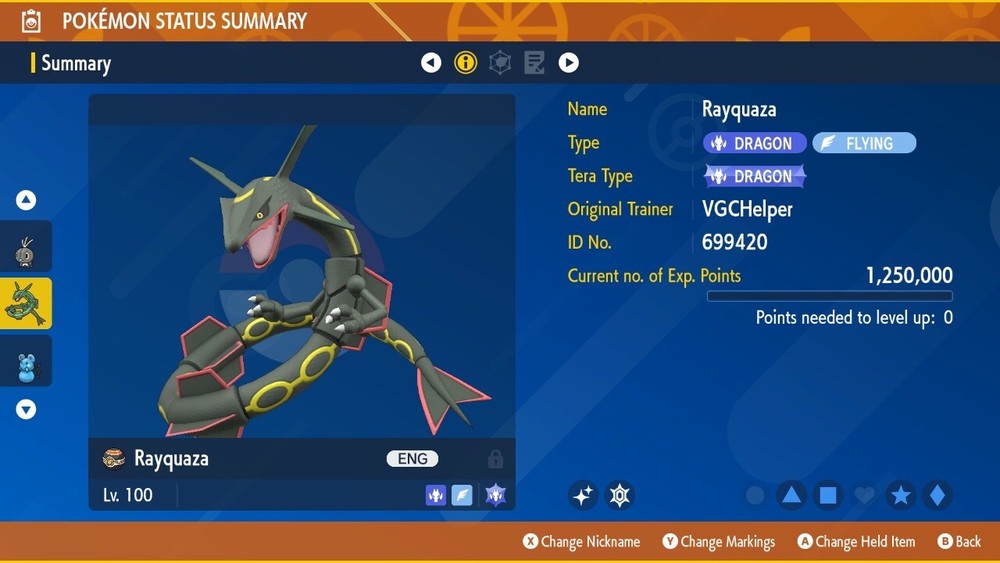Click the party list up arrow
The image size is (1000, 563).
point(26,201)
